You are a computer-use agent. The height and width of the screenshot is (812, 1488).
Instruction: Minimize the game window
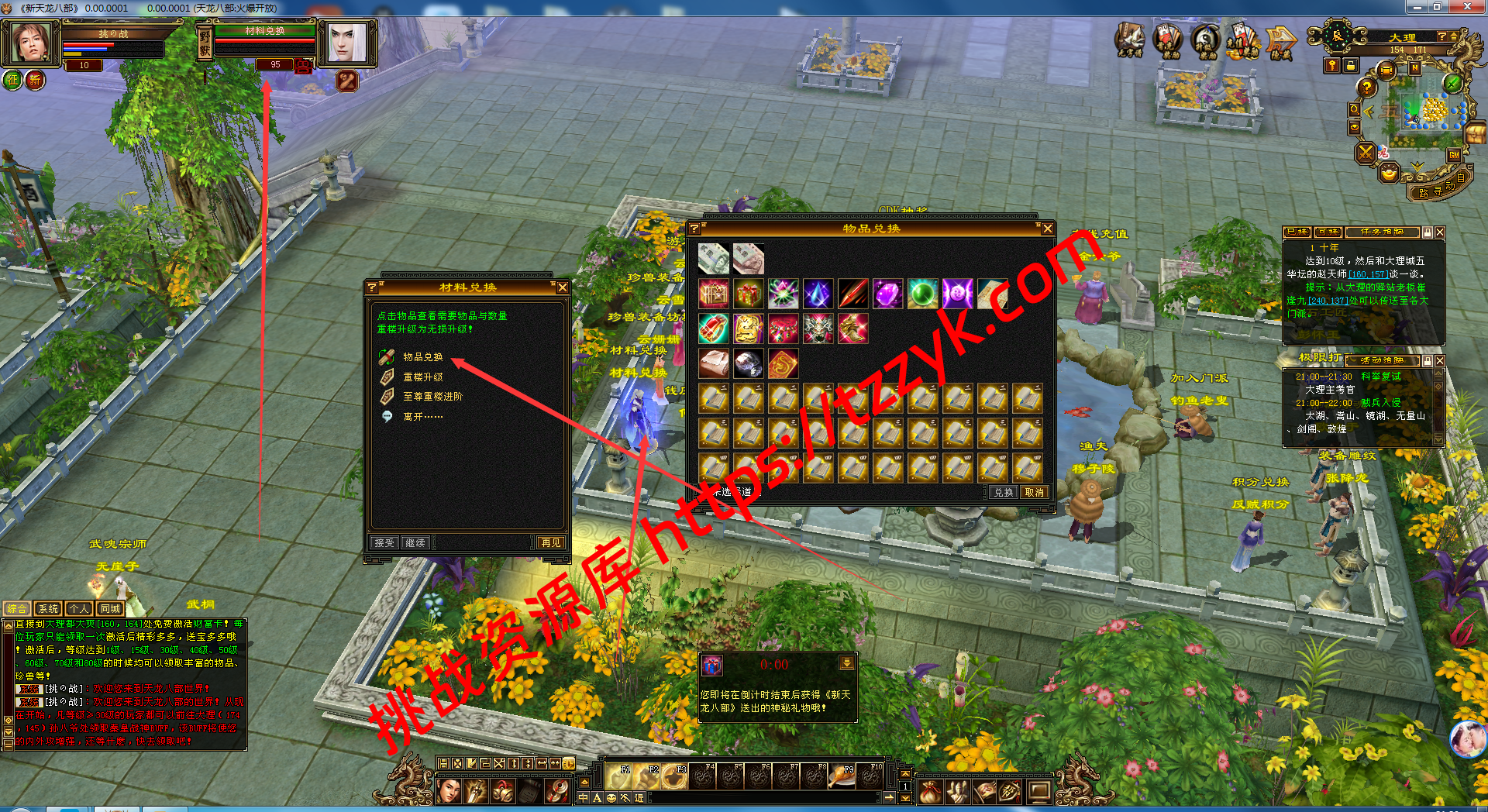(x=1417, y=7)
